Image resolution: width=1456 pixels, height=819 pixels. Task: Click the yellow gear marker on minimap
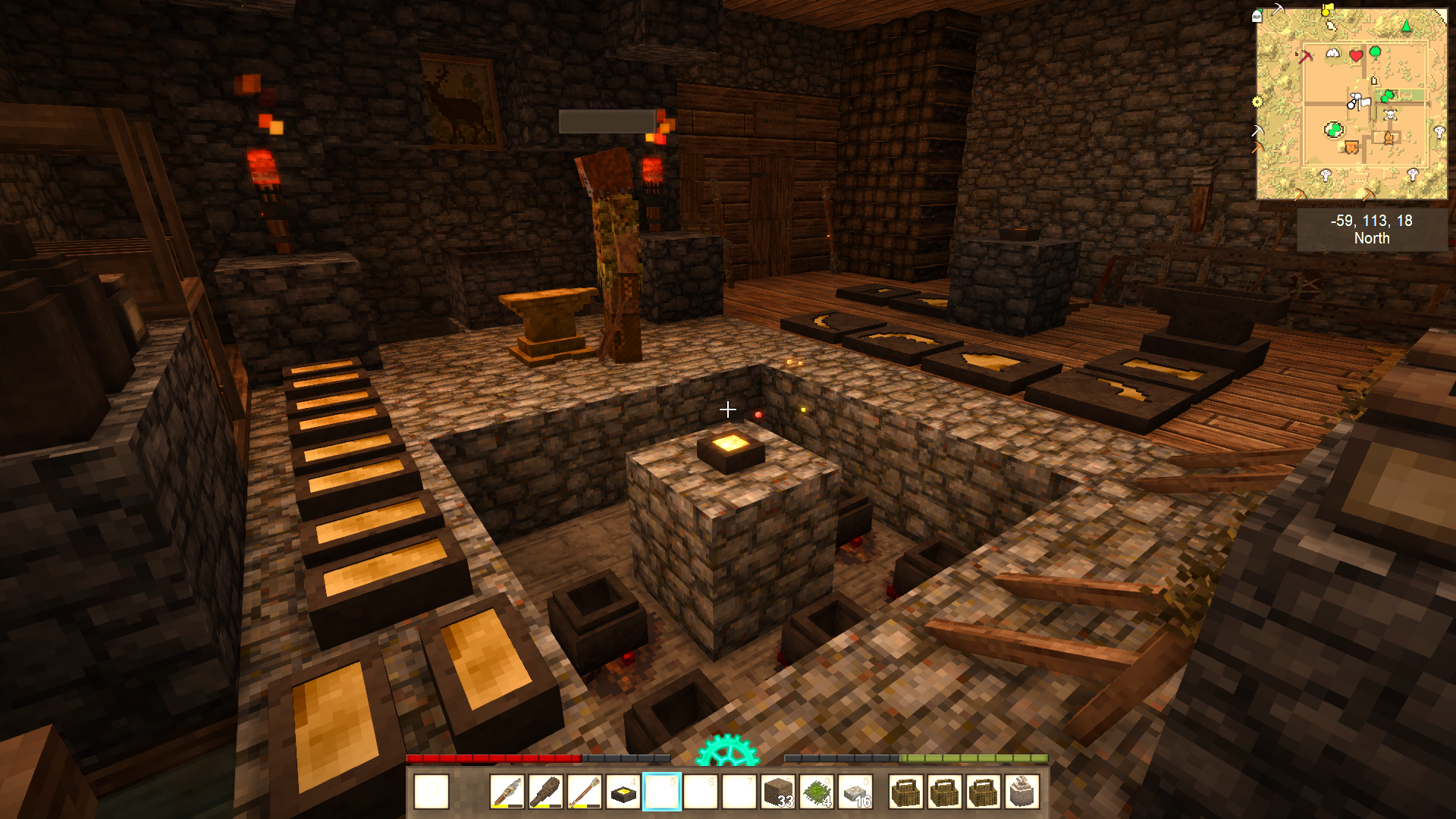tap(1257, 102)
